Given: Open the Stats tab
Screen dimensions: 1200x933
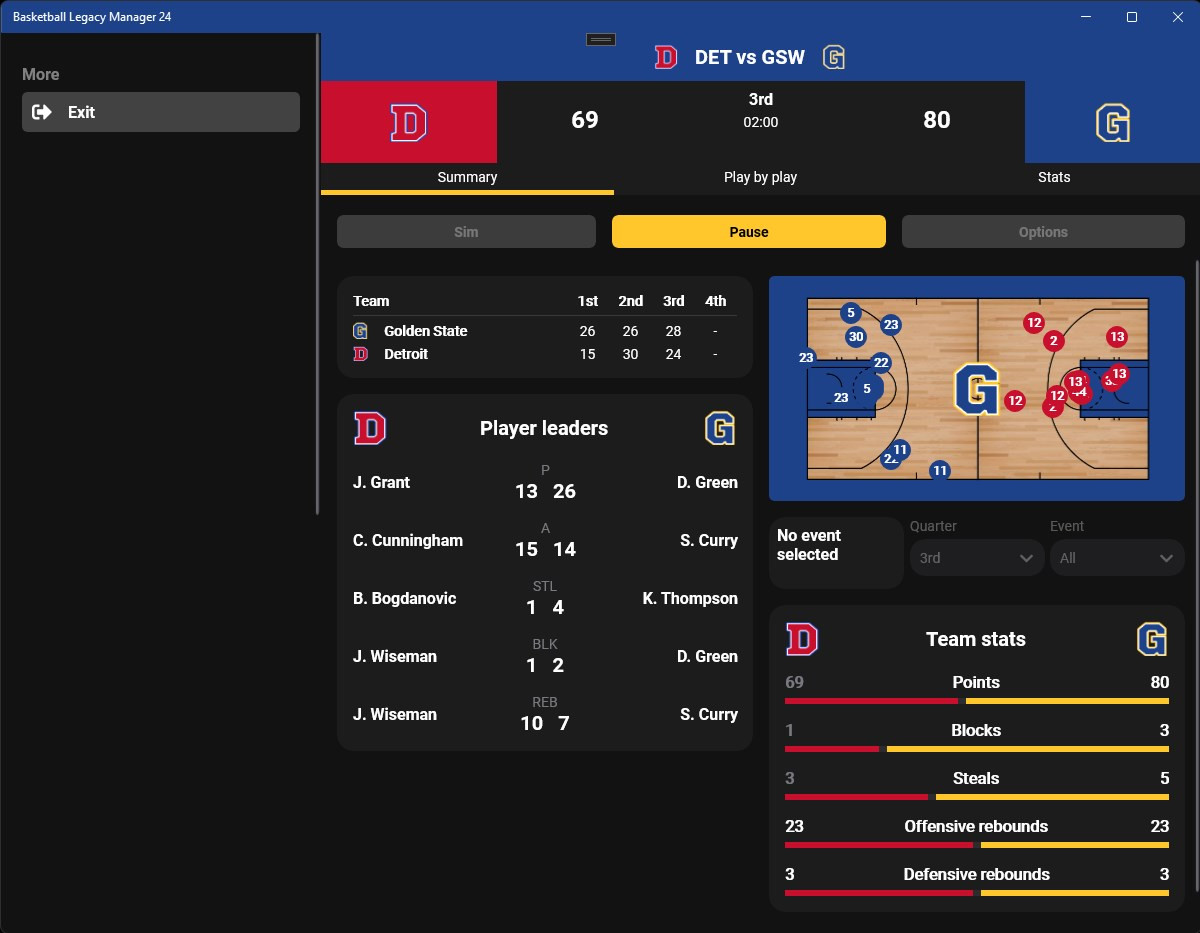Looking at the screenshot, I should [x=1054, y=177].
